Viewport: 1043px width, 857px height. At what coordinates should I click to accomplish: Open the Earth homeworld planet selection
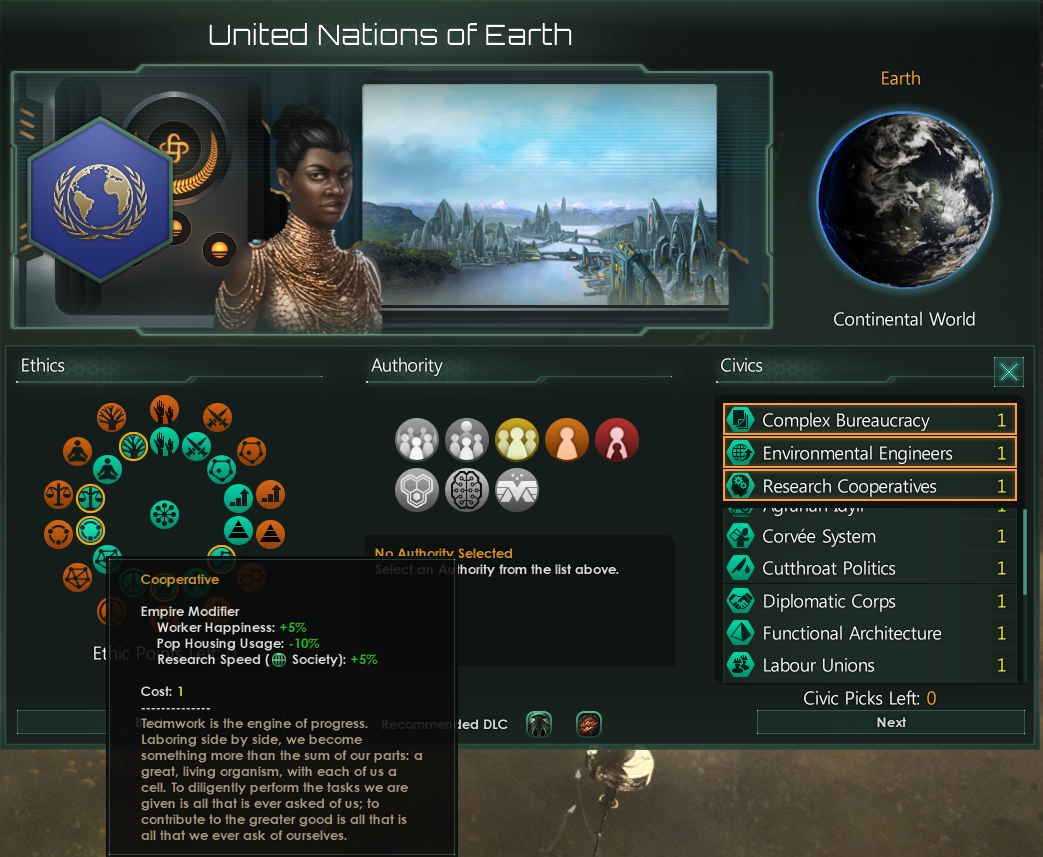click(x=903, y=200)
